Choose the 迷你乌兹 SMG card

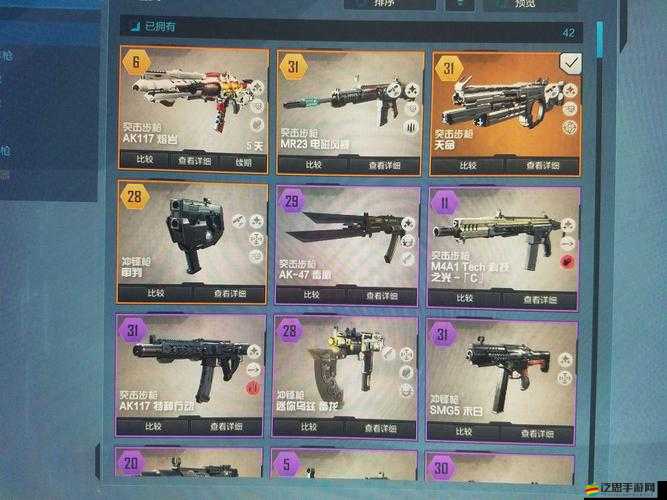click(x=346, y=375)
